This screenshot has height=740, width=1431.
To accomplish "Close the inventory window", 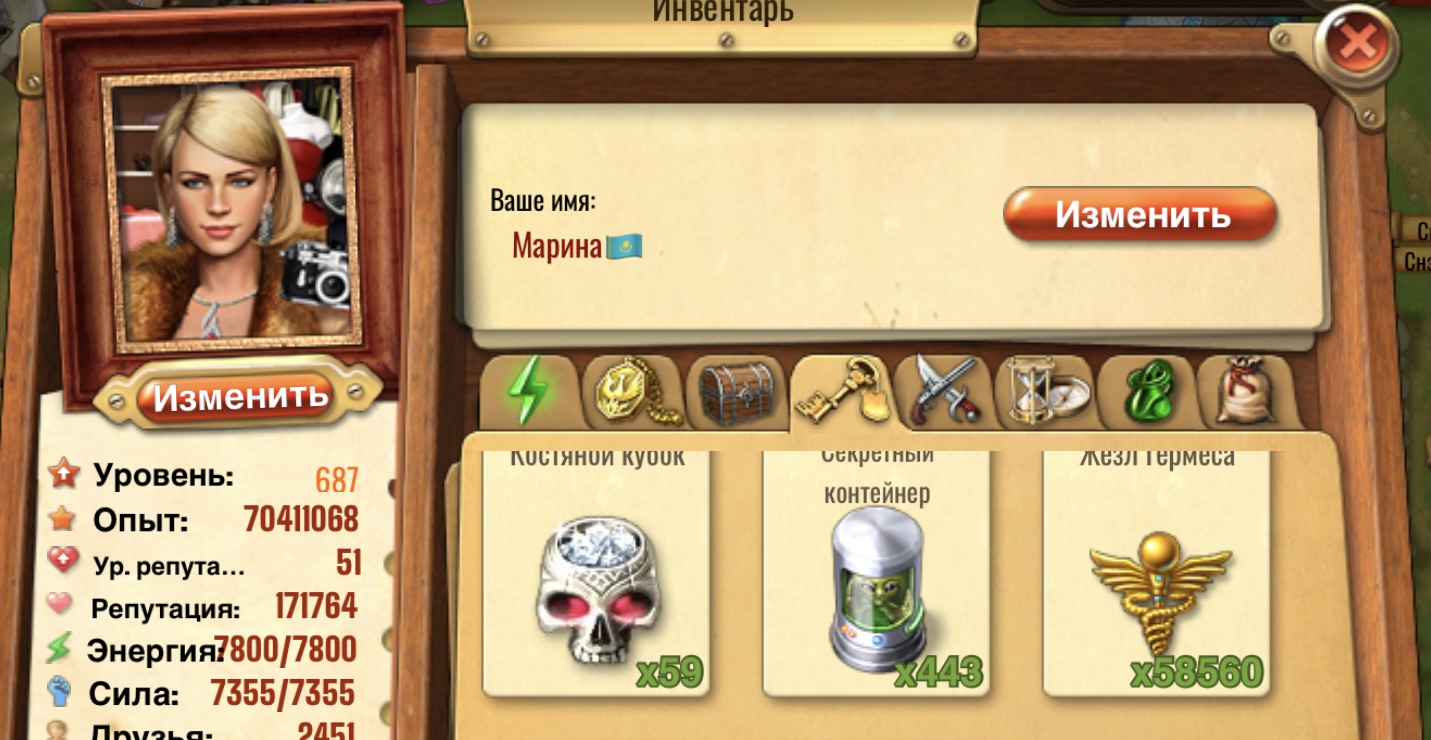I will pos(1357,43).
